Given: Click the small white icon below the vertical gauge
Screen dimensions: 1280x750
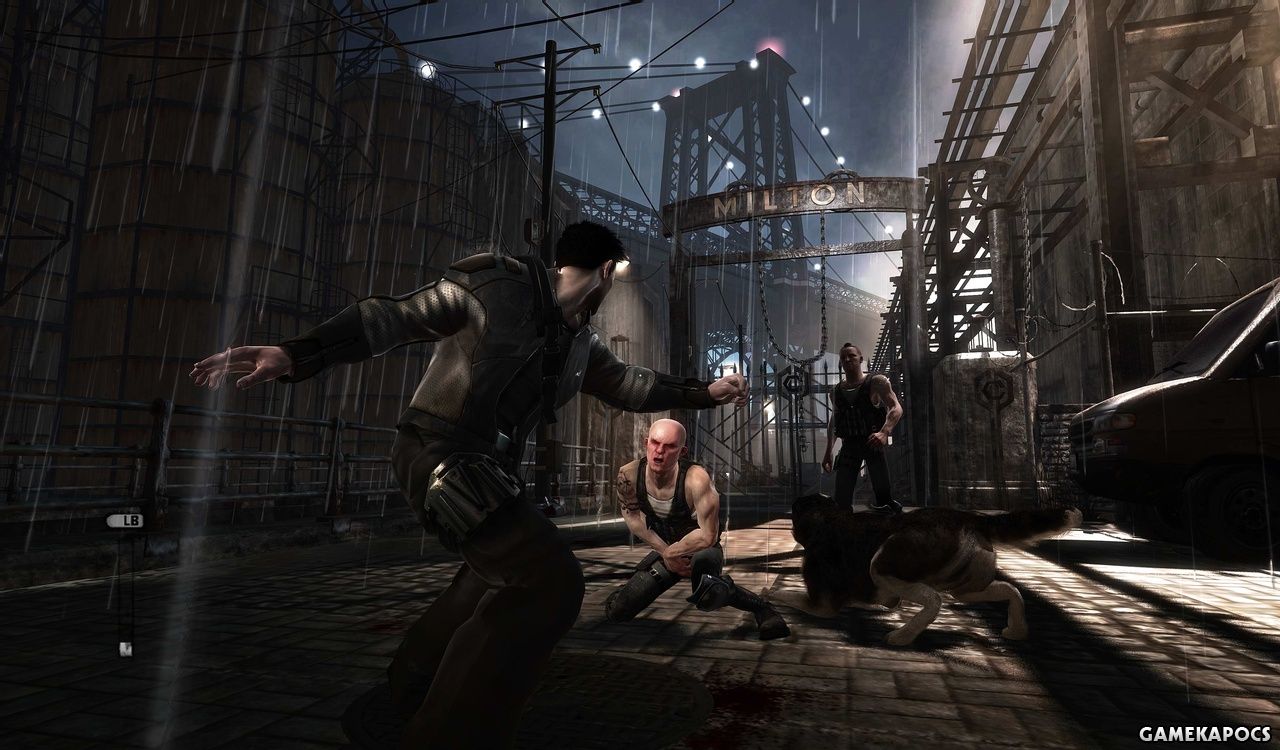Looking at the screenshot, I should tap(125, 649).
